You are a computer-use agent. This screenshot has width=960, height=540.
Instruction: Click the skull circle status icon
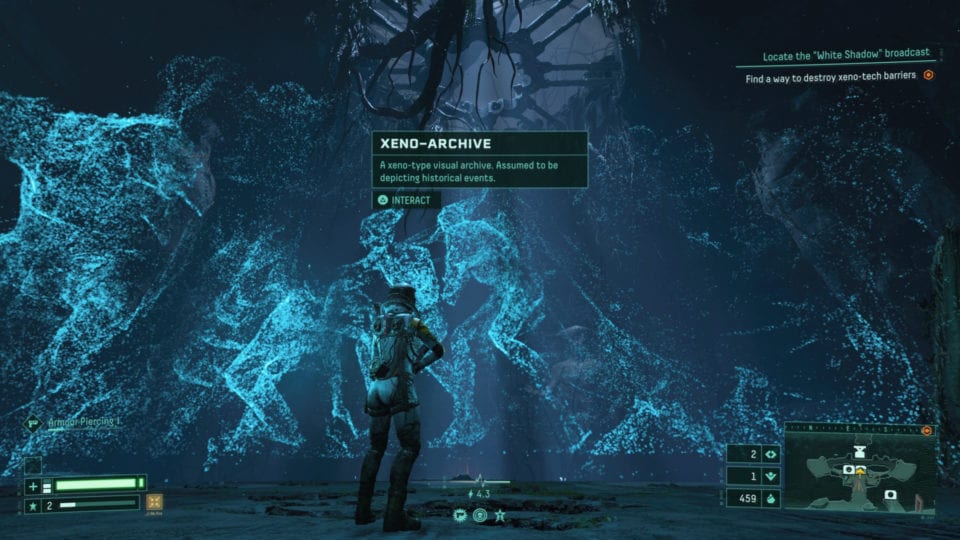pyautogui.click(x=480, y=516)
